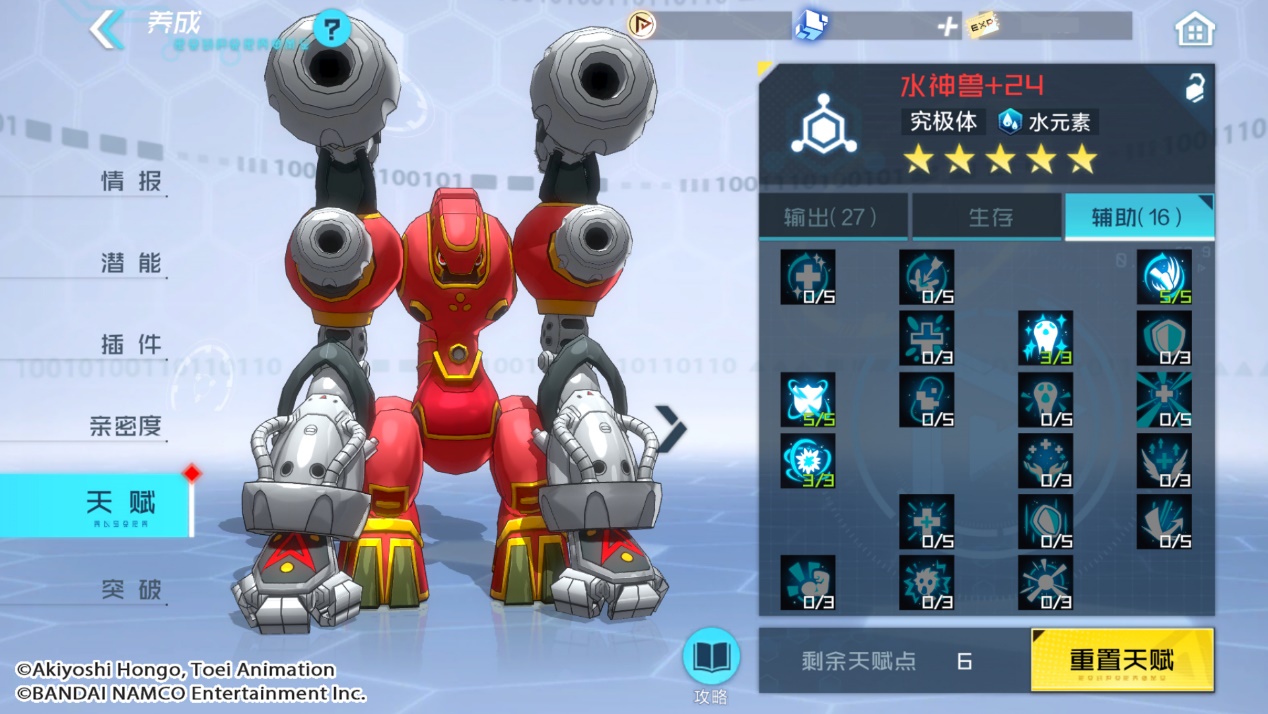Select the fist talent showing 0/3

coord(807,583)
